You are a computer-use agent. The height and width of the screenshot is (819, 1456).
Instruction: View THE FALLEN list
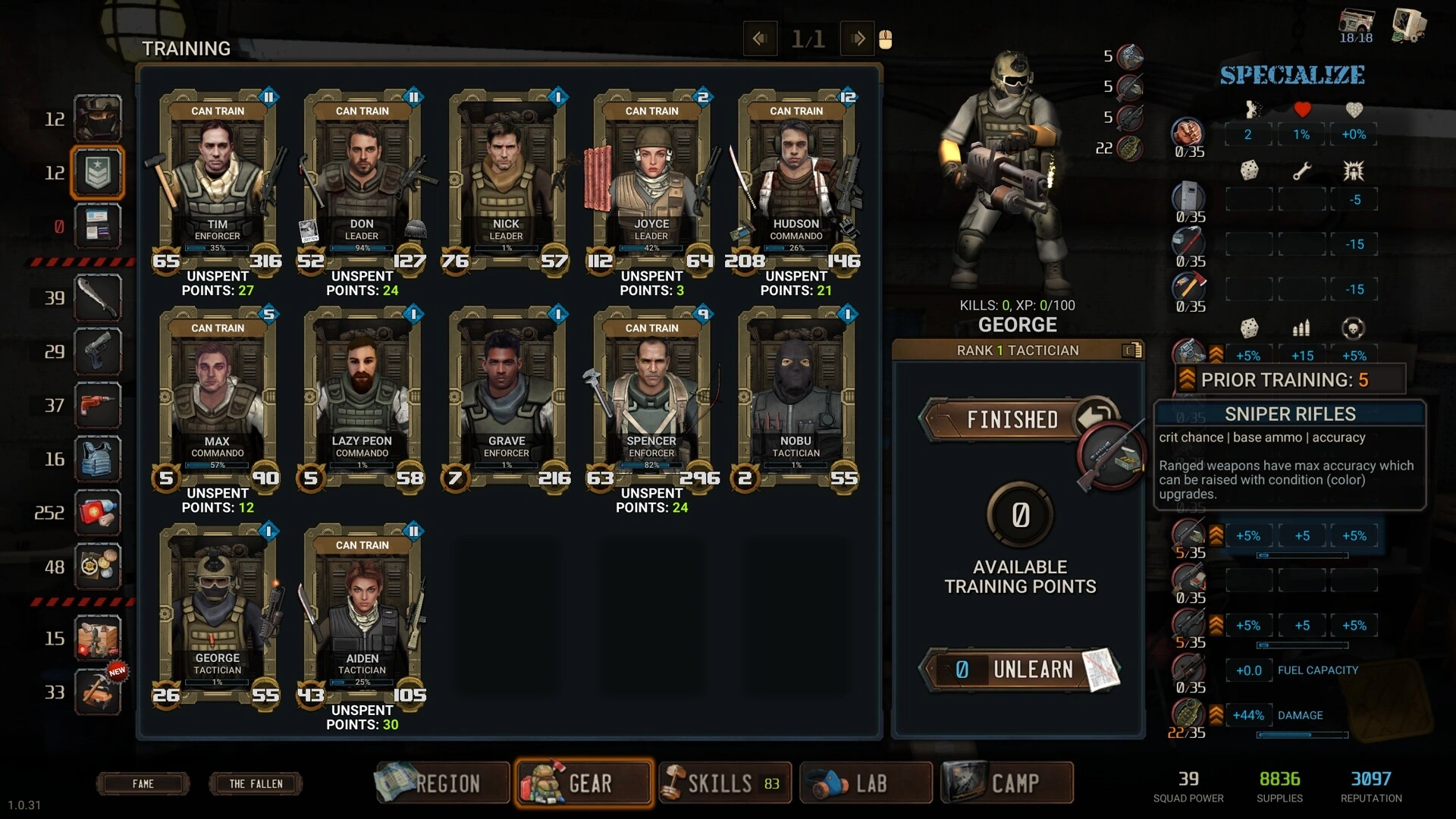[x=256, y=784]
